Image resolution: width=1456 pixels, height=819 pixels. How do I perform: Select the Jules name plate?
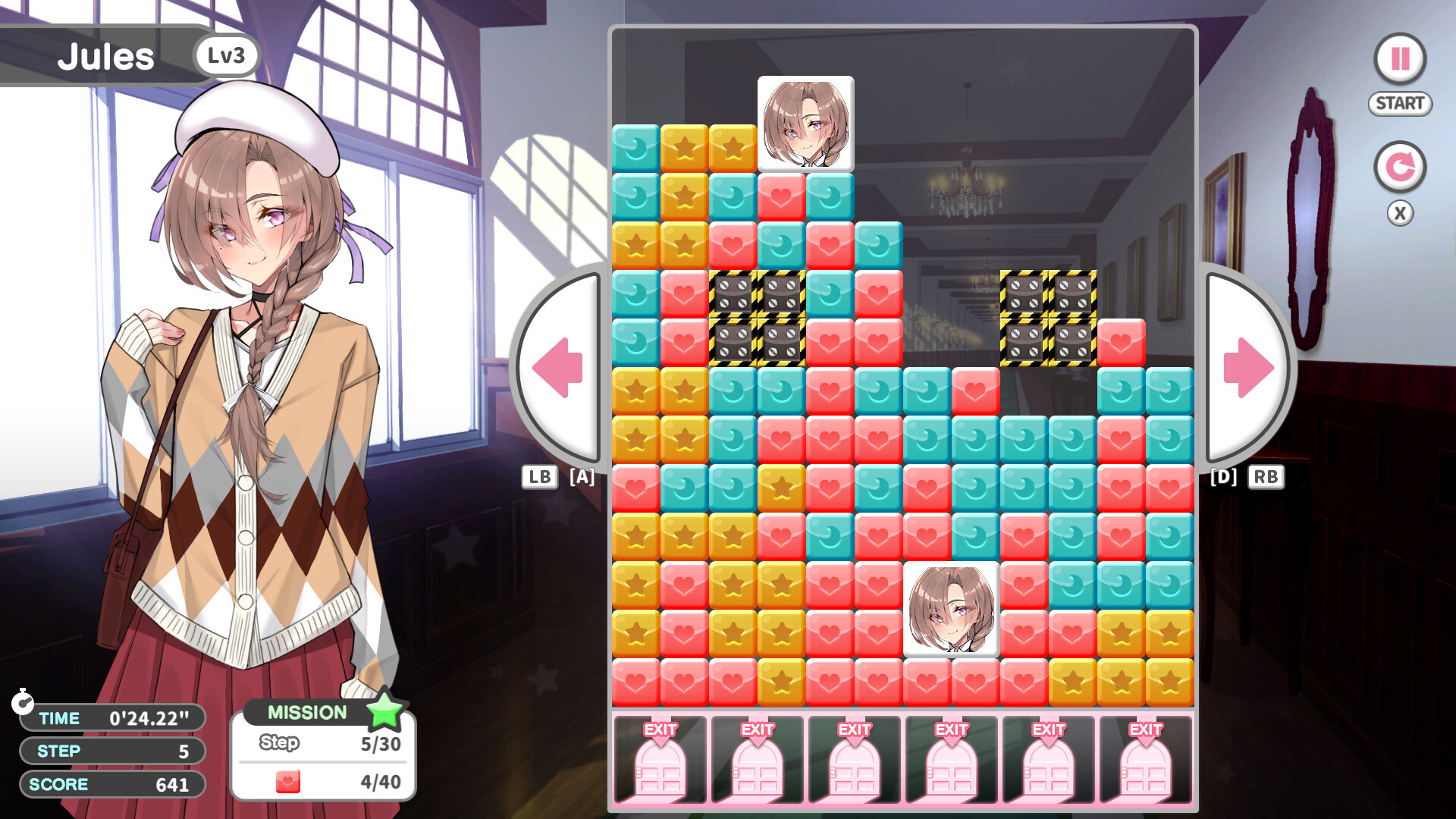pyautogui.click(x=106, y=55)
